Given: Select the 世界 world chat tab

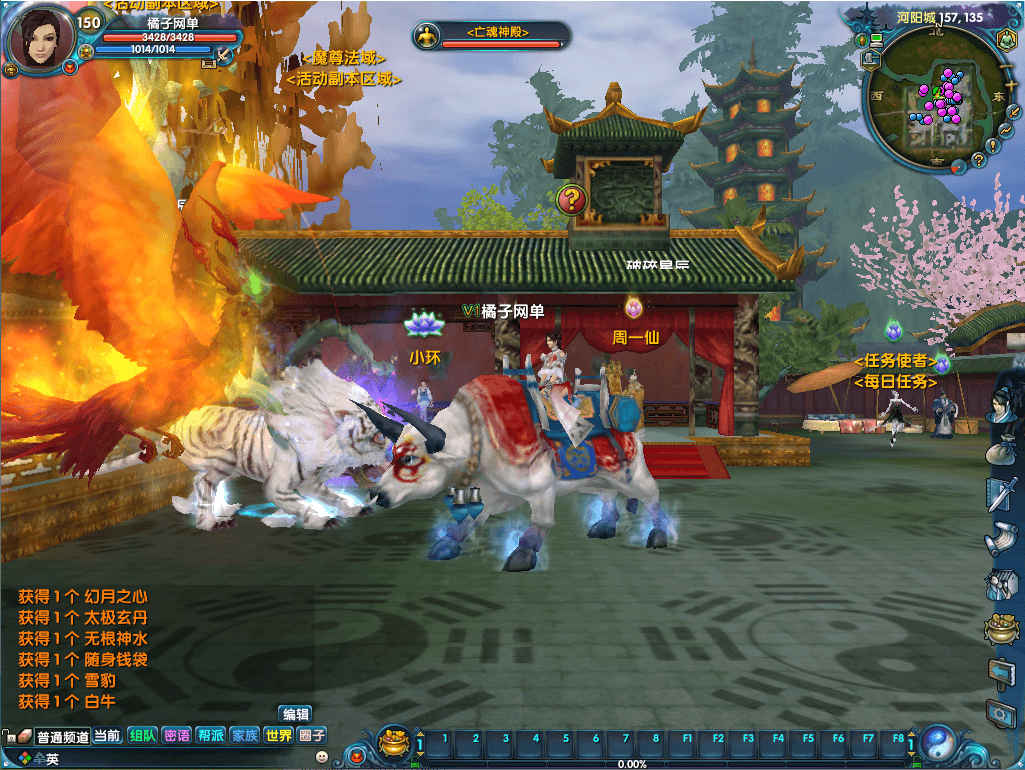Looking at the screenshot, I should point(279,736).
